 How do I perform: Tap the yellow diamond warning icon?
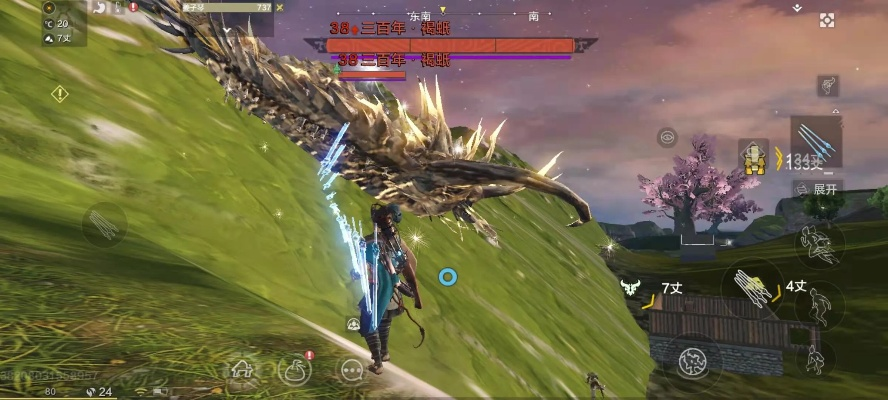pos(60,94)
